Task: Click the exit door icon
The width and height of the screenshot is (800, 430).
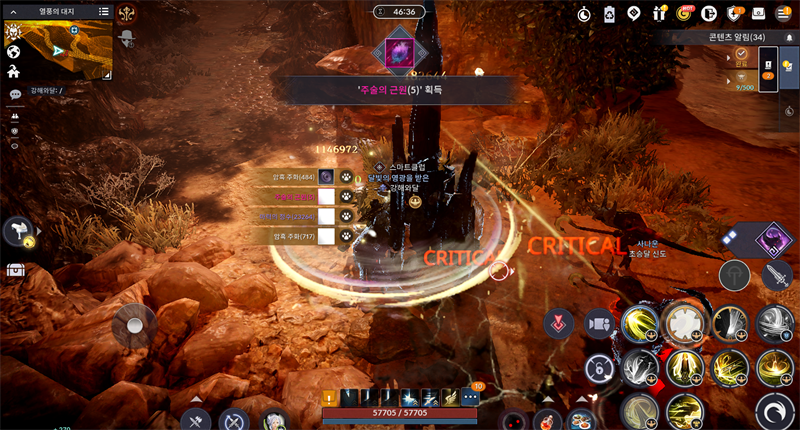Action: coord(710,13)
